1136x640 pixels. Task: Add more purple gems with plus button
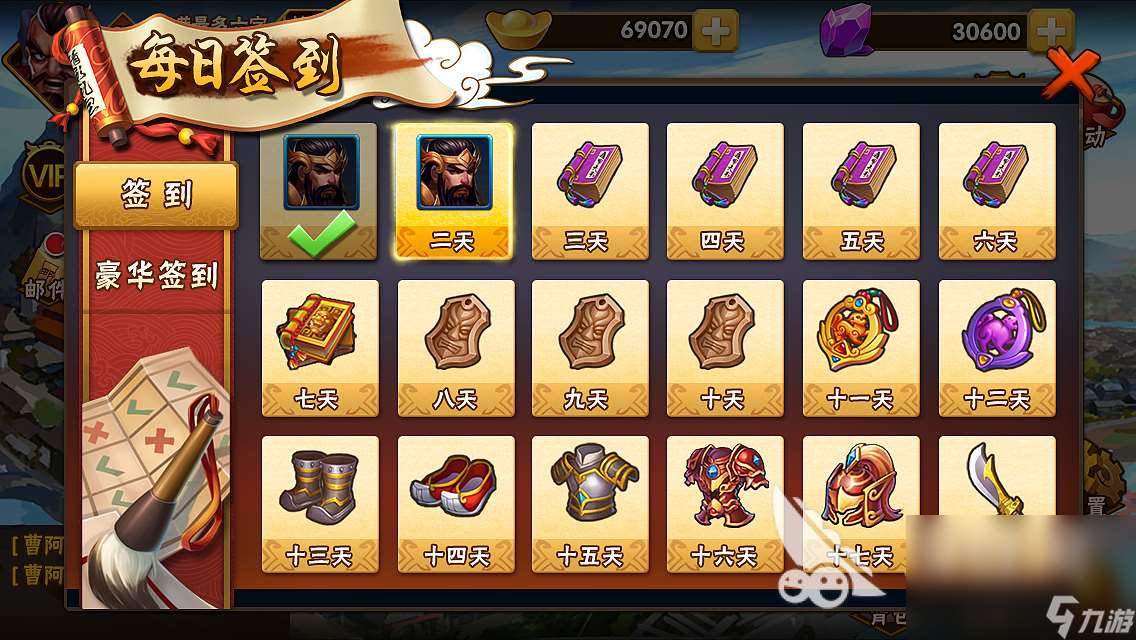(1050, 31)
